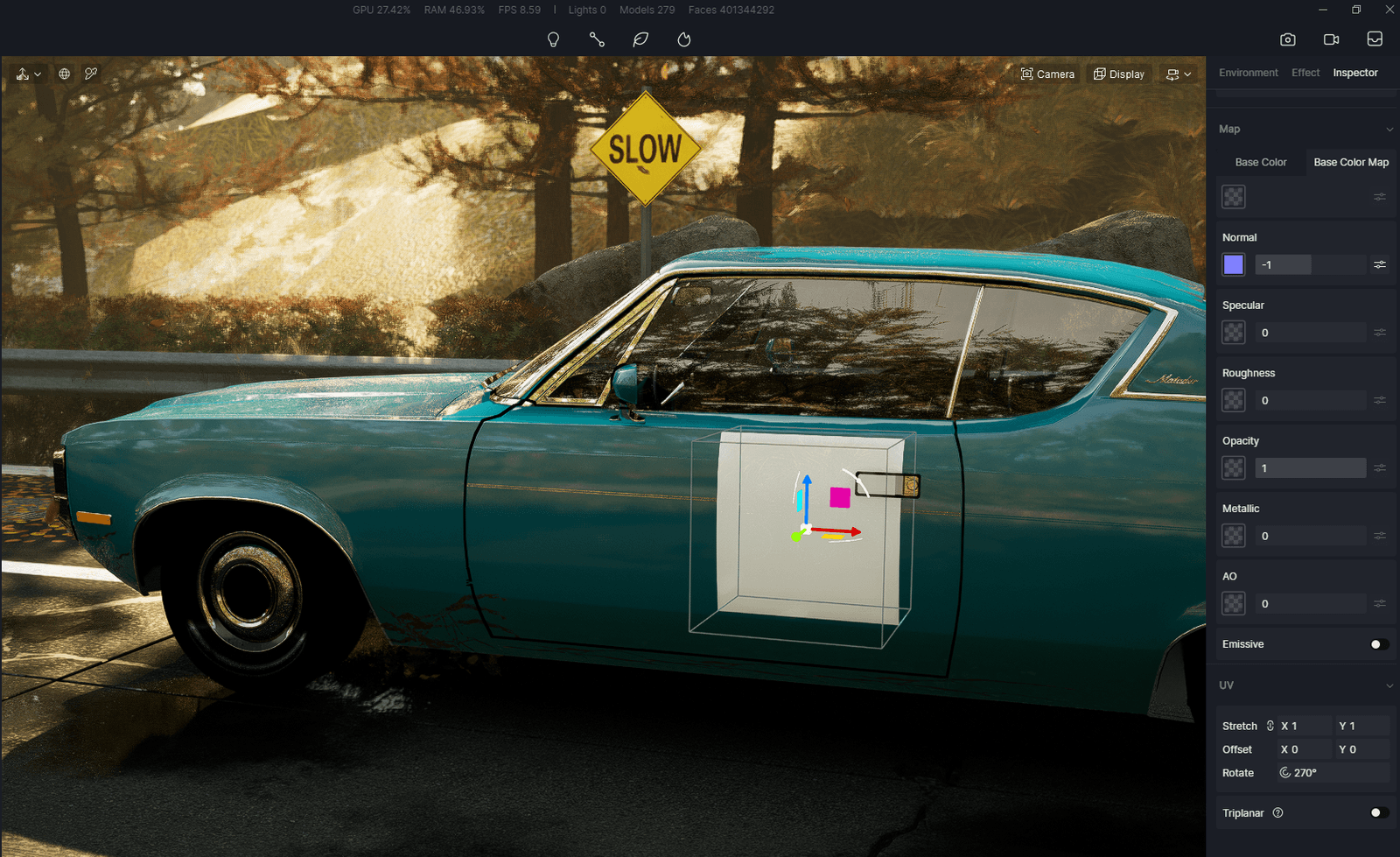
Task: Click the Display button above the viewport
Action: pyautogui.click(x=1118, y=74)
